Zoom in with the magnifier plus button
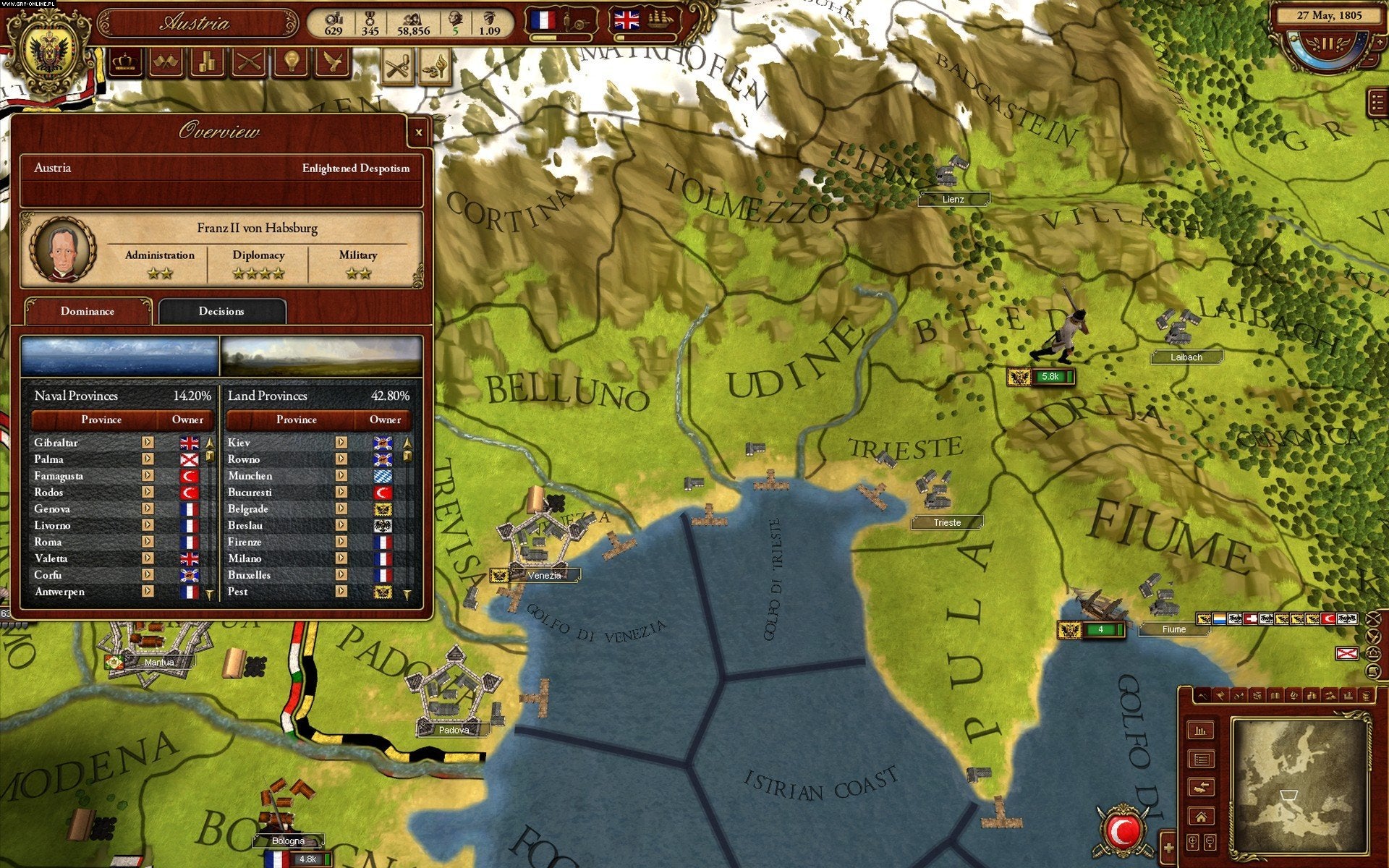 1192,843
